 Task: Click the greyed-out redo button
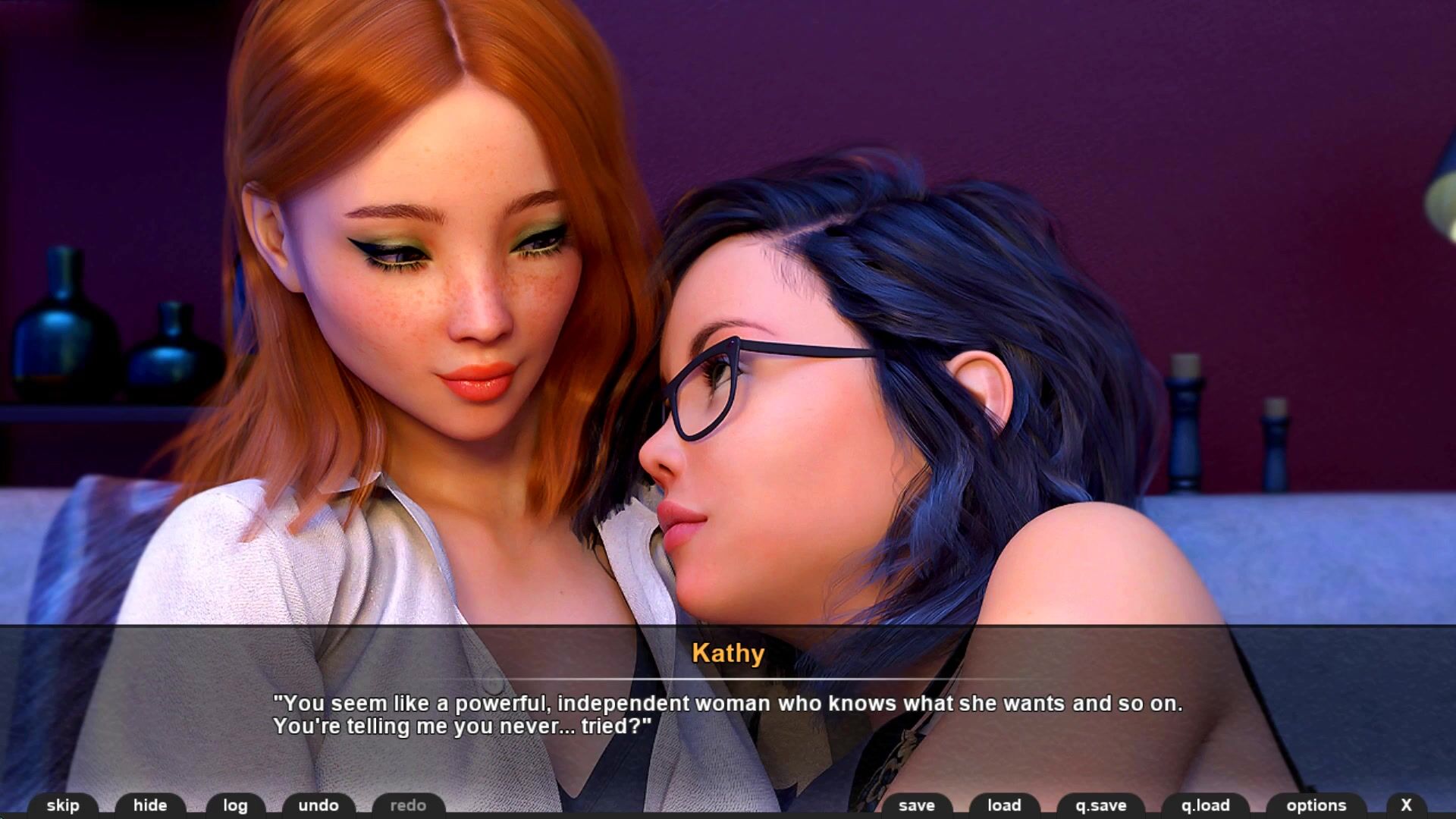[x=408, y=805]
